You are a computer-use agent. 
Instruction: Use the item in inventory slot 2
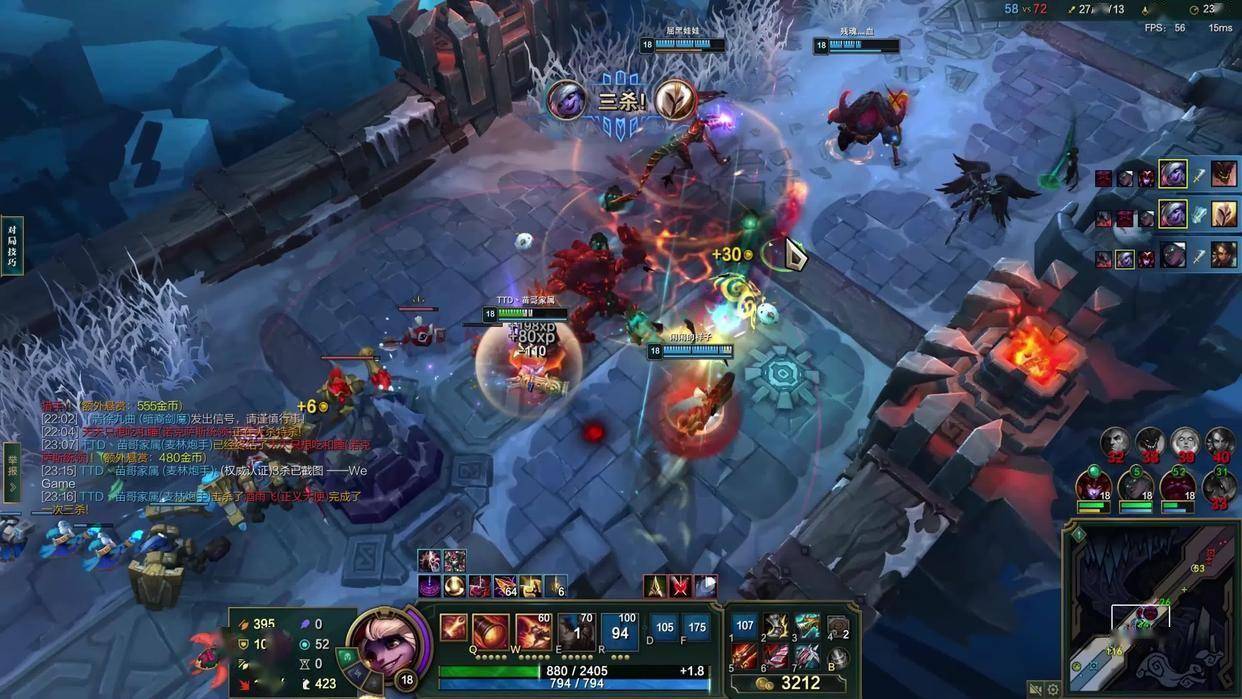point(776,627)
